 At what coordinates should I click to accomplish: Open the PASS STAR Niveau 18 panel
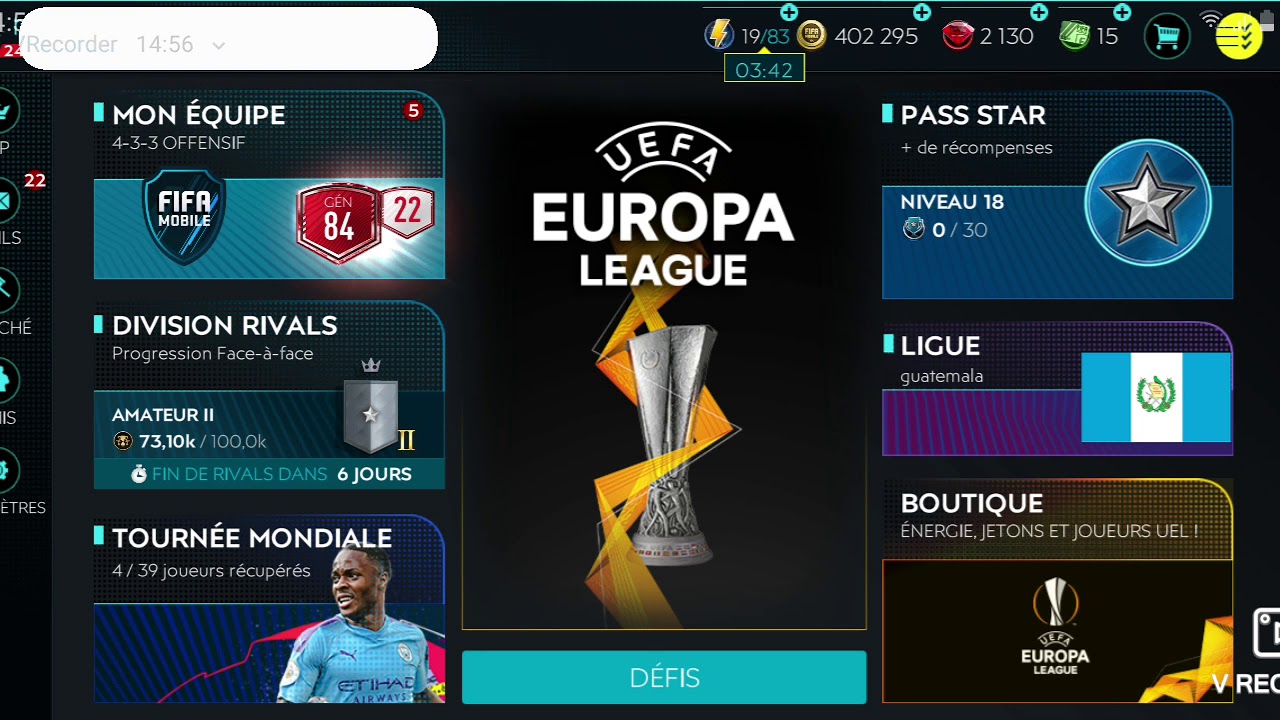pos(1057,195)
